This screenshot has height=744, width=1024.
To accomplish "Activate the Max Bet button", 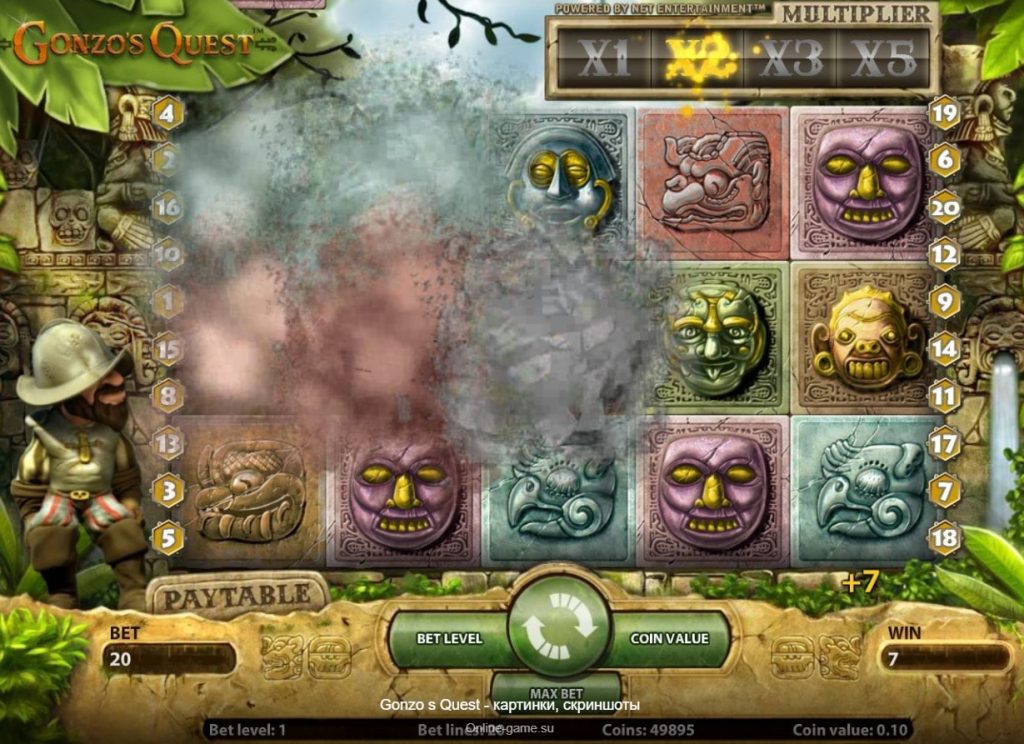I will [557, 692].
